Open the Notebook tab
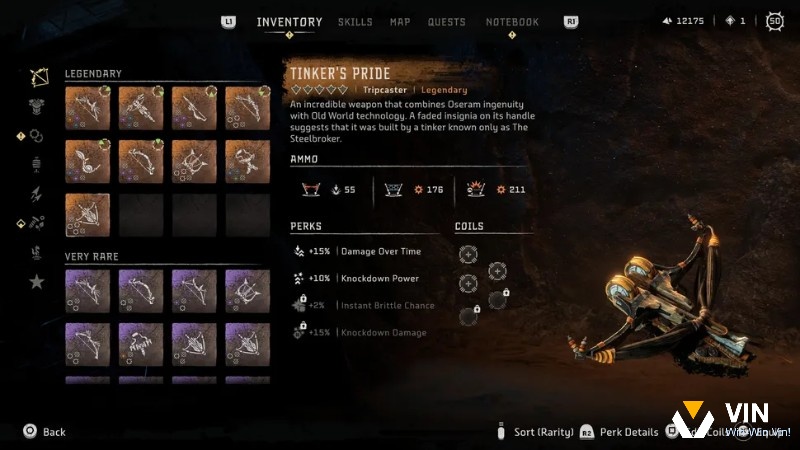 point(512,22)
